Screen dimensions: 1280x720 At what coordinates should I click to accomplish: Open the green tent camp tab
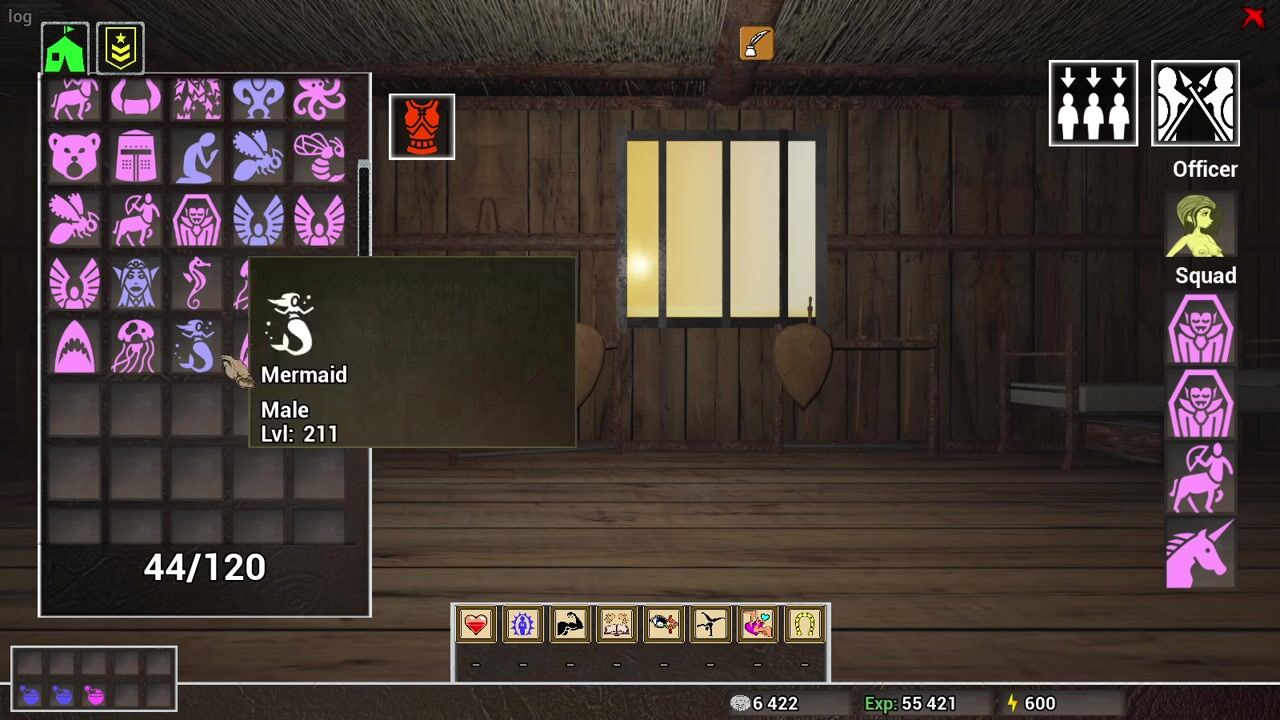click(65, 48)
